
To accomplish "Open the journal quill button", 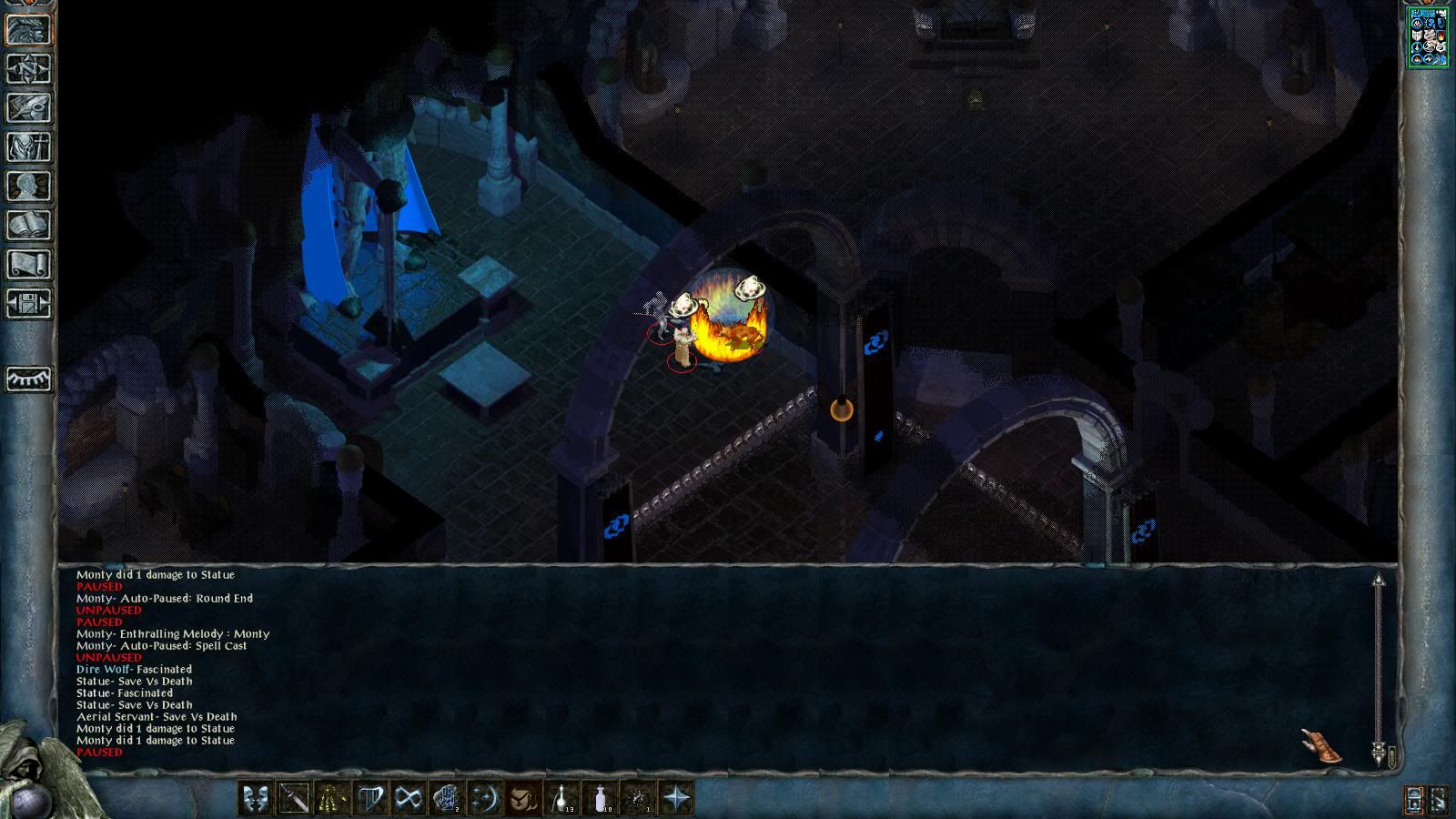I will pyautogui.click(x=28, y=107).
